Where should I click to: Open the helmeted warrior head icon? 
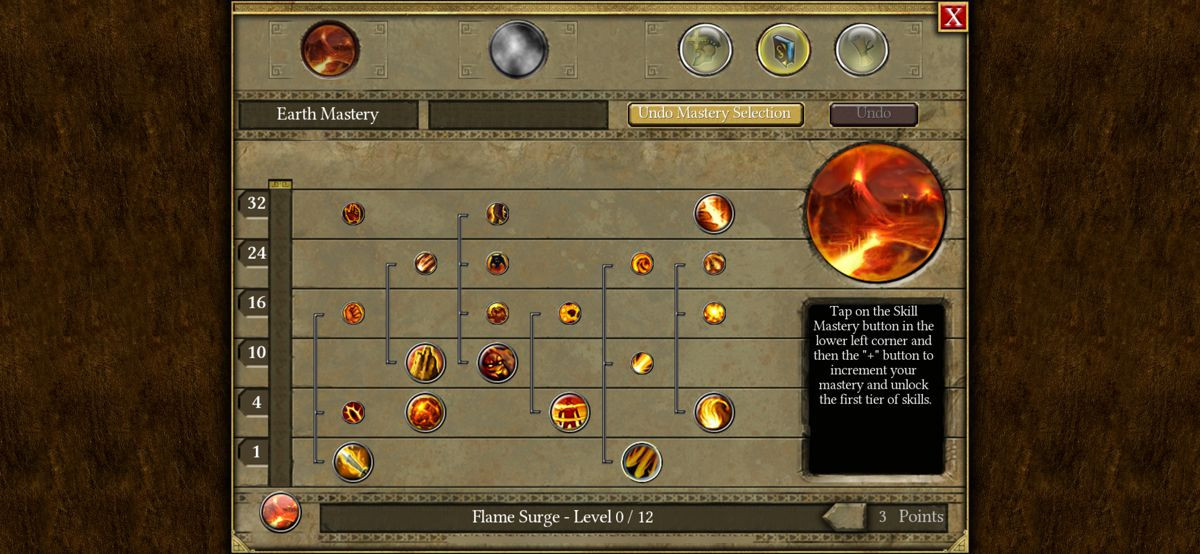(x=705, y=50)
